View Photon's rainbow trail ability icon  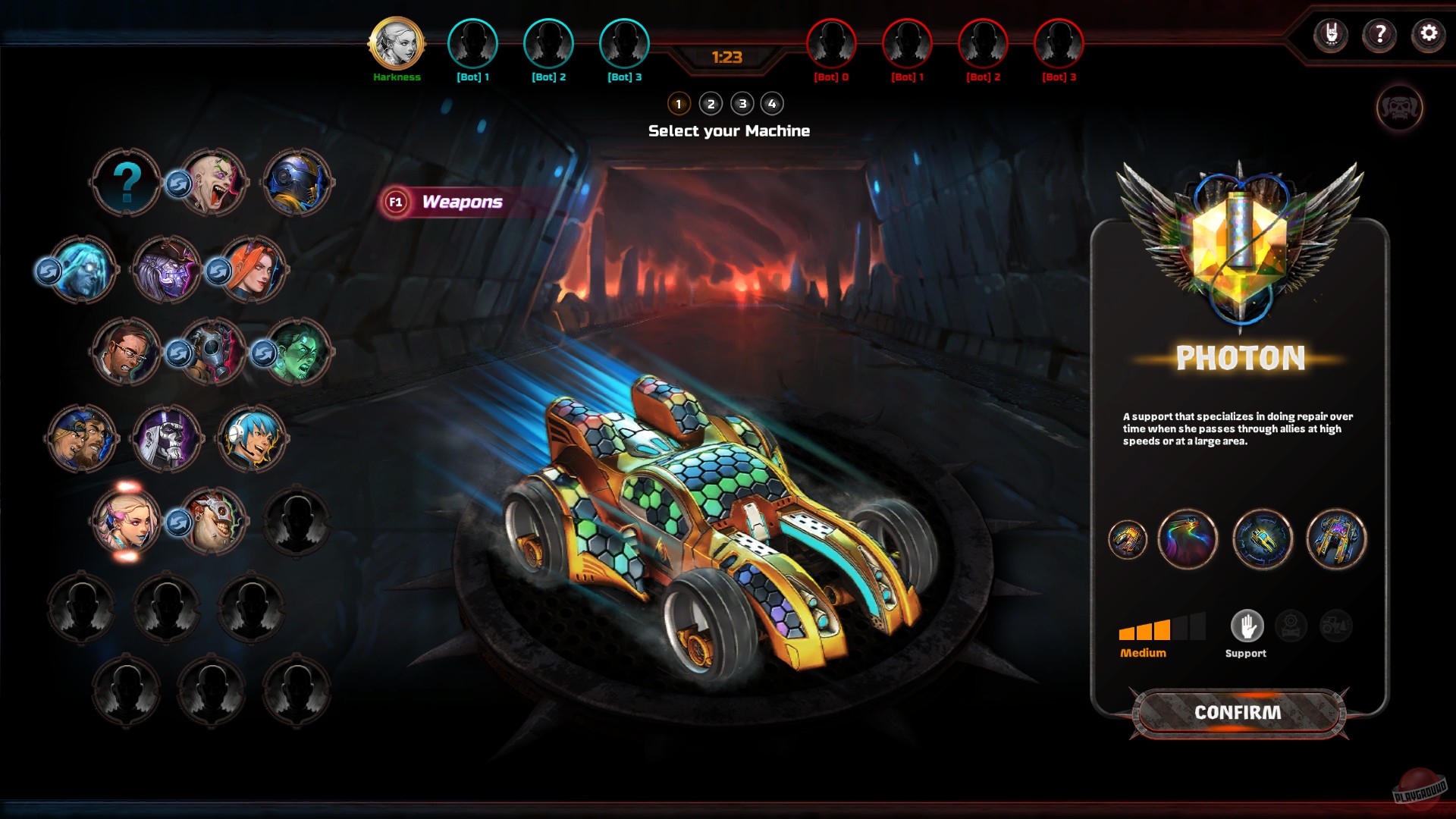click(1188, 538)
